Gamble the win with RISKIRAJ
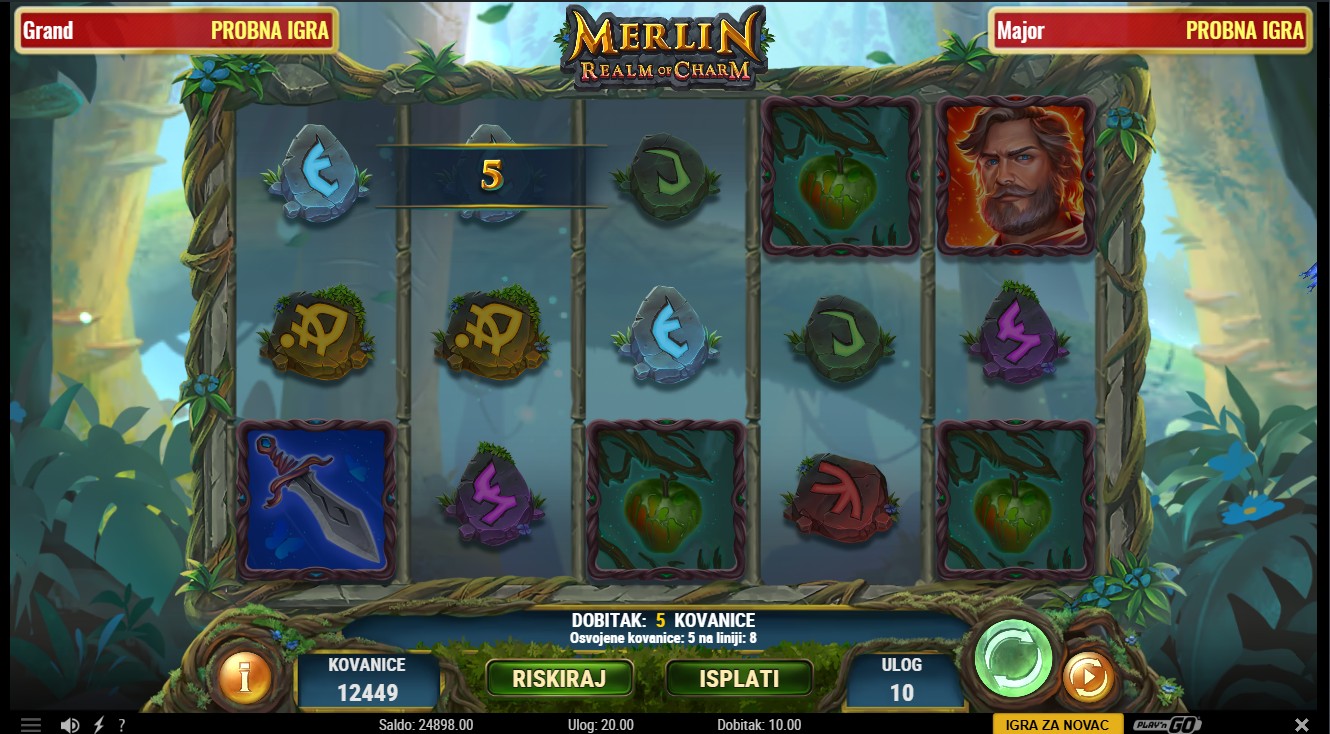 tap(559, 678)
